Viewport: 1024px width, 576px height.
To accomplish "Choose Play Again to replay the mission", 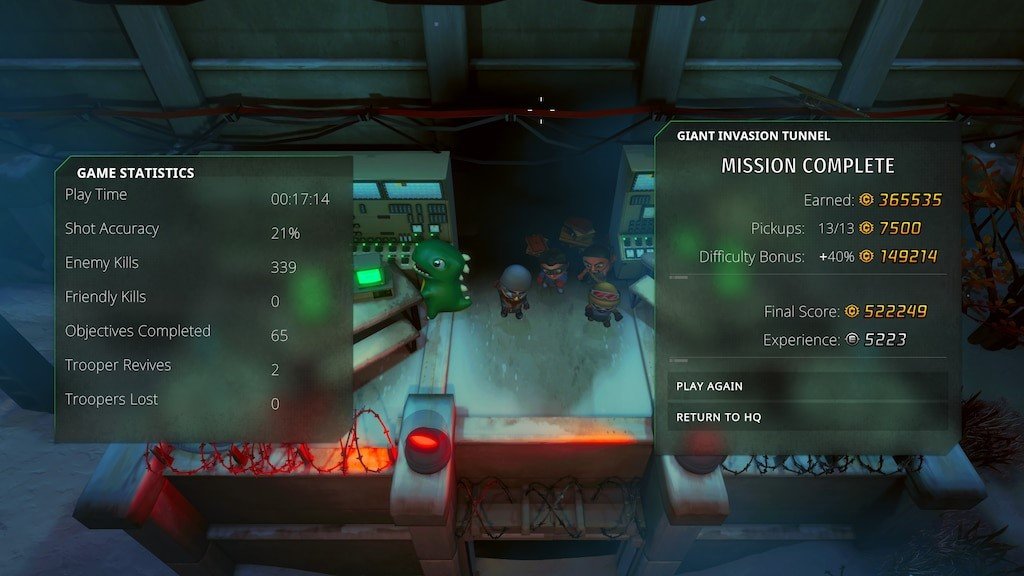I will (709, 386).
